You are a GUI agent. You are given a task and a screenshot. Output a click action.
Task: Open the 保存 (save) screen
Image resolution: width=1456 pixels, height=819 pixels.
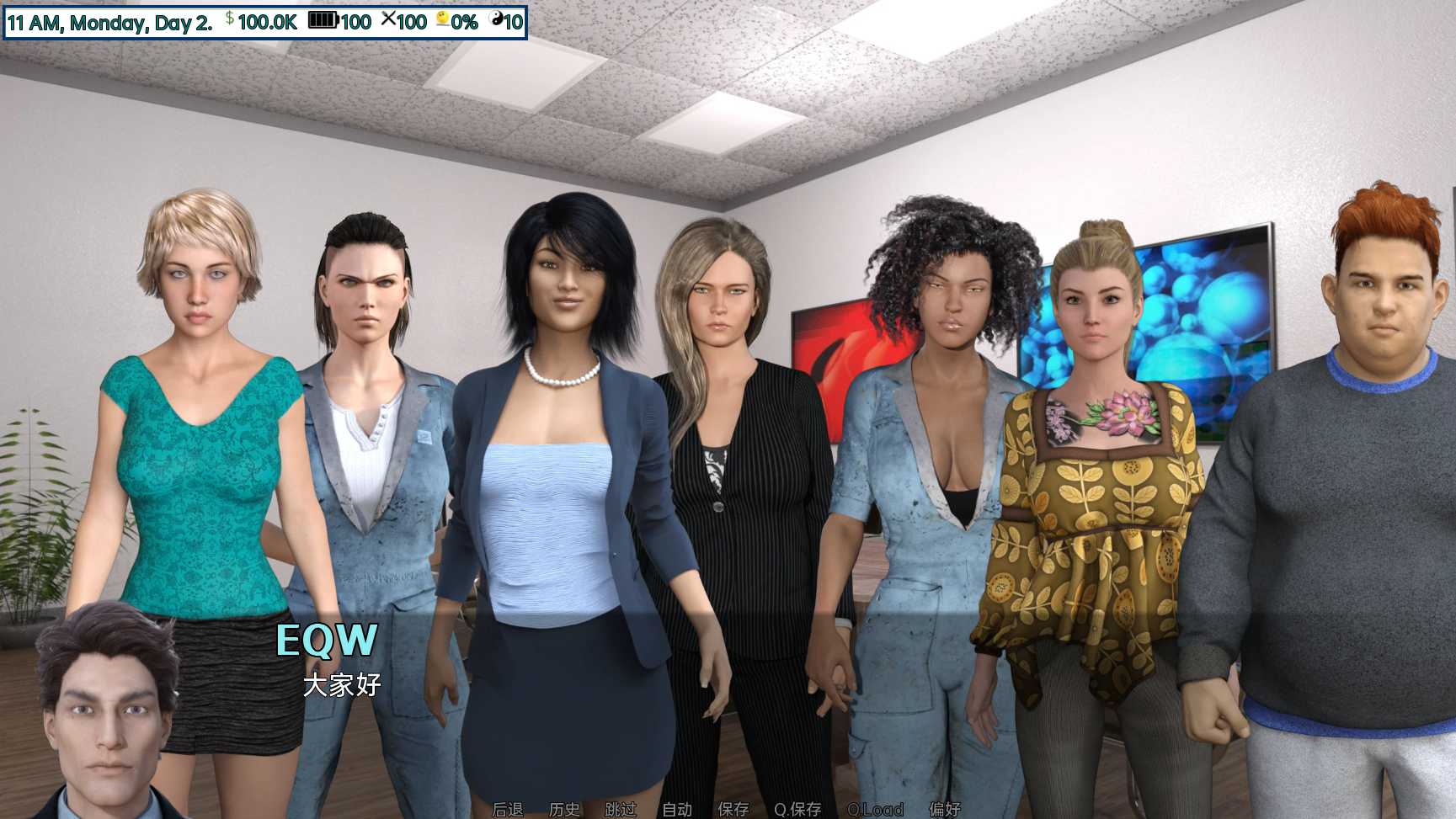733,809
